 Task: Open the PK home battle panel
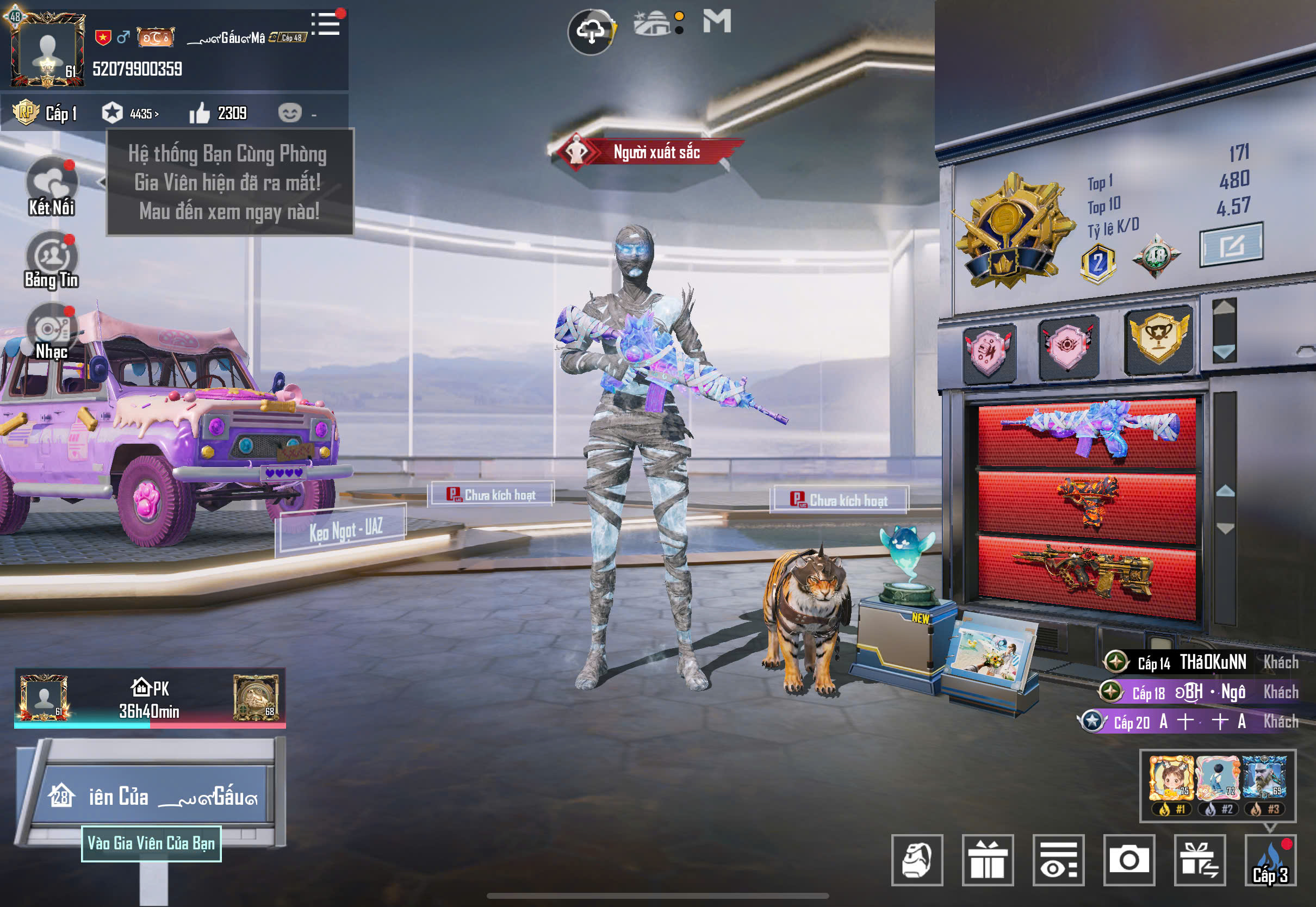[150, 699]
